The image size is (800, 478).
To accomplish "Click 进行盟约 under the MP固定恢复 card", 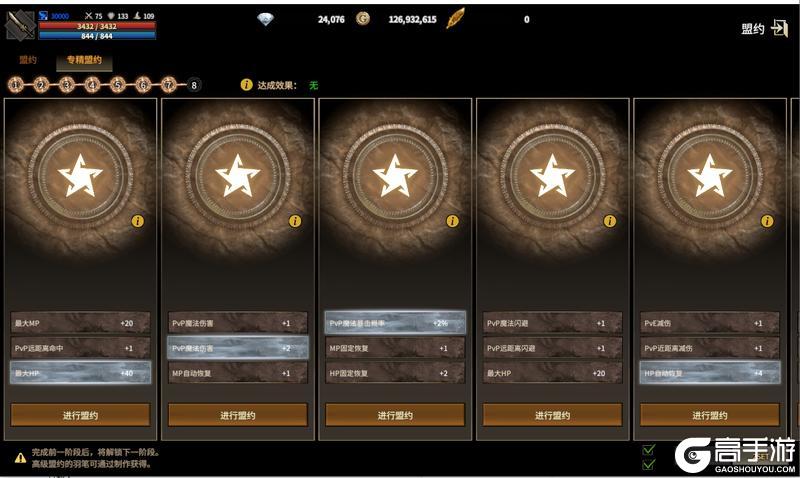I will coord(395,415).
